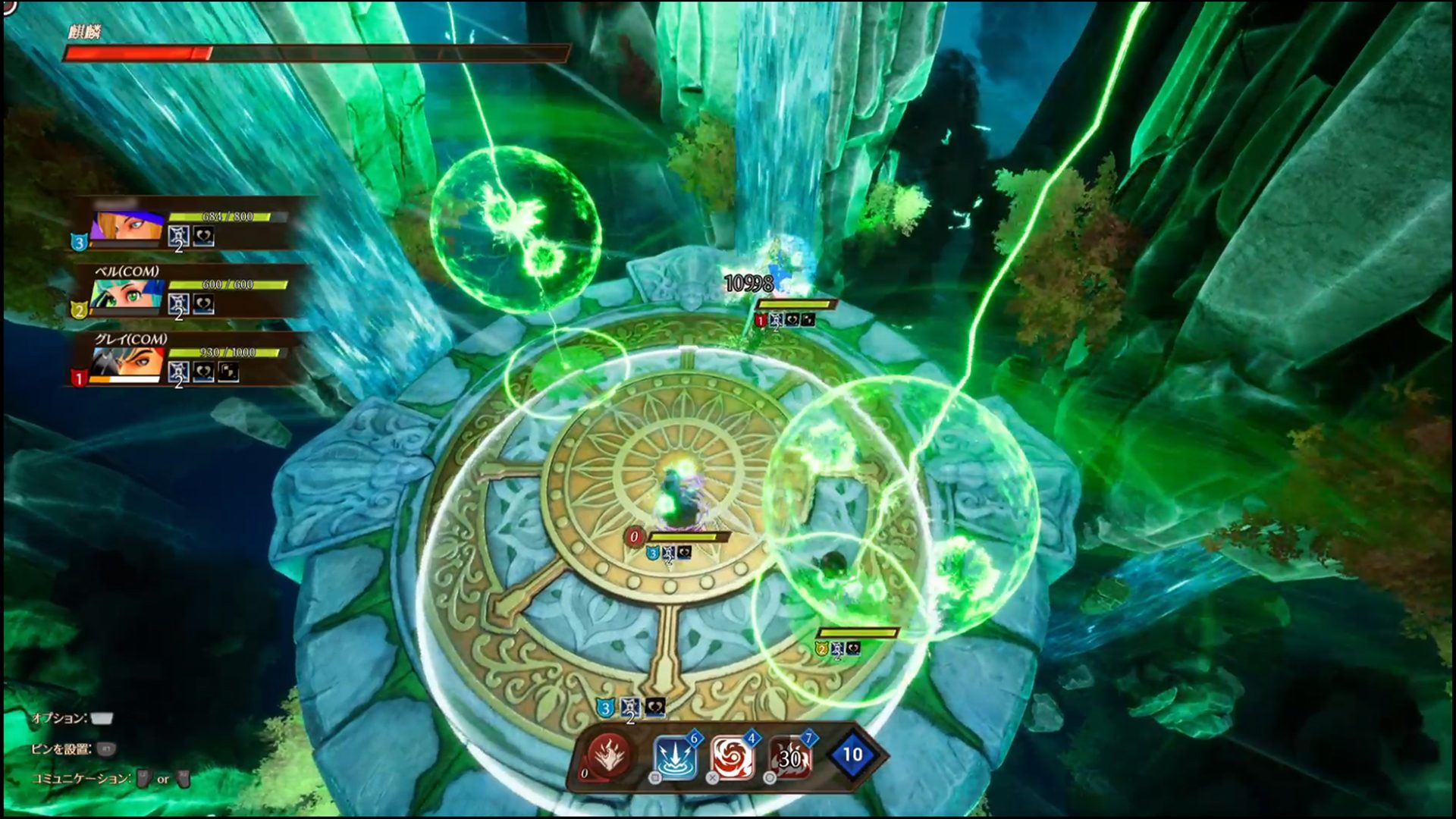Inspect ベル's broken heart debuff icon
The width and height of the screenshot is (1456, 819).
pos(203,304)
